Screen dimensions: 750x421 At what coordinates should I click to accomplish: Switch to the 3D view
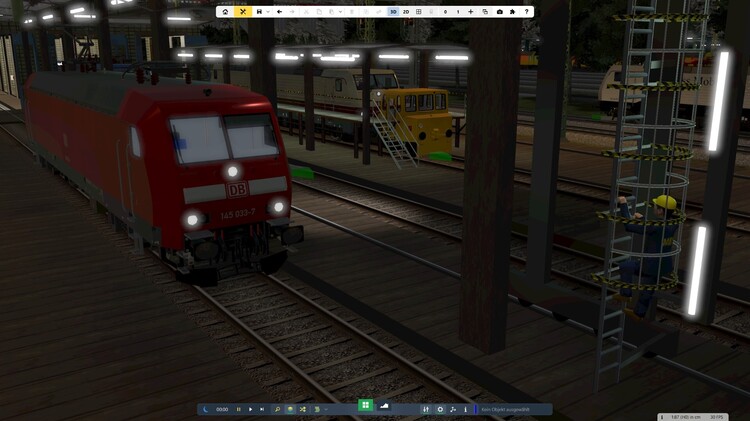point(393,12)
